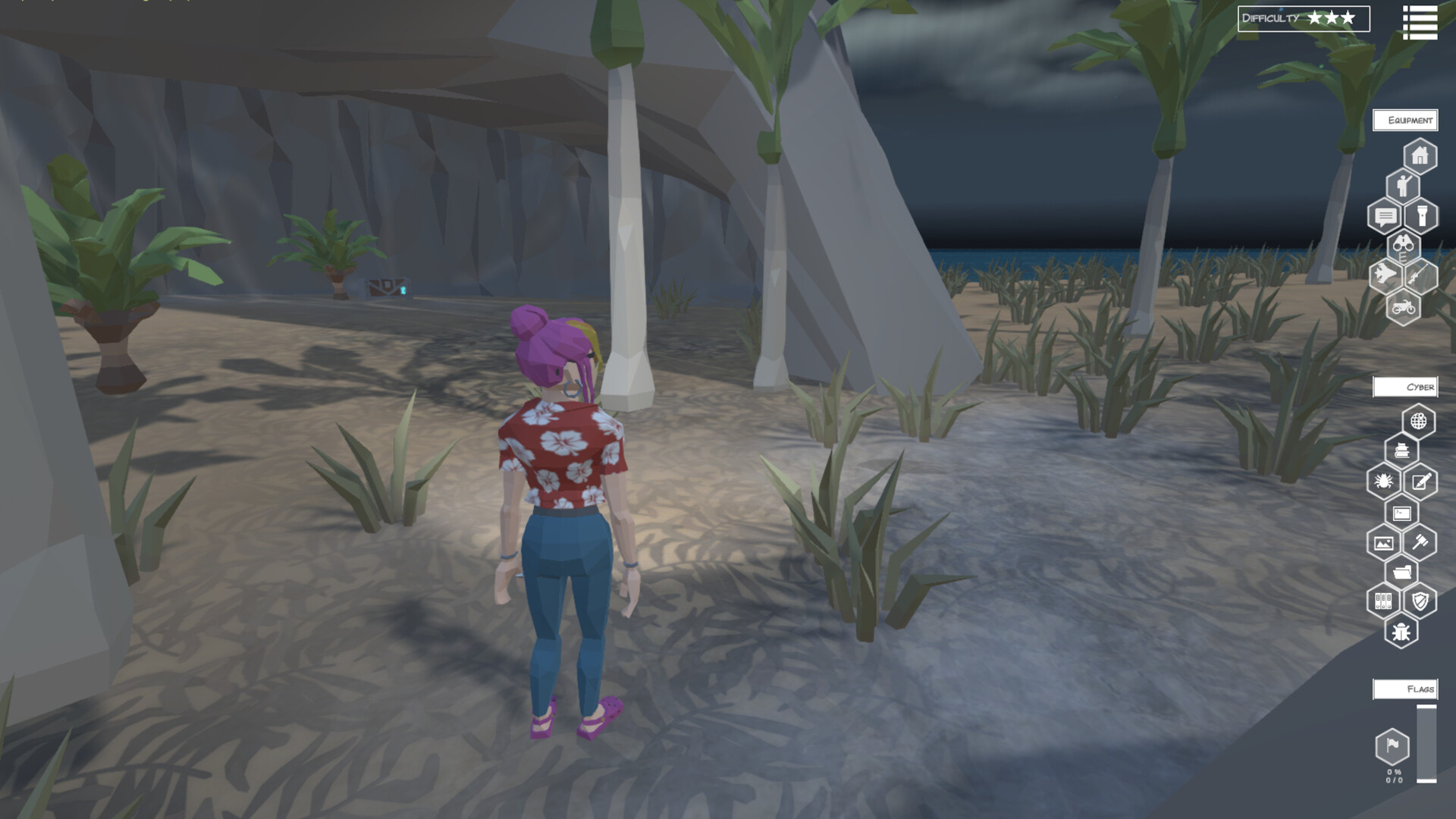Open the chat bubble tool

click(x=1385, y=215)
